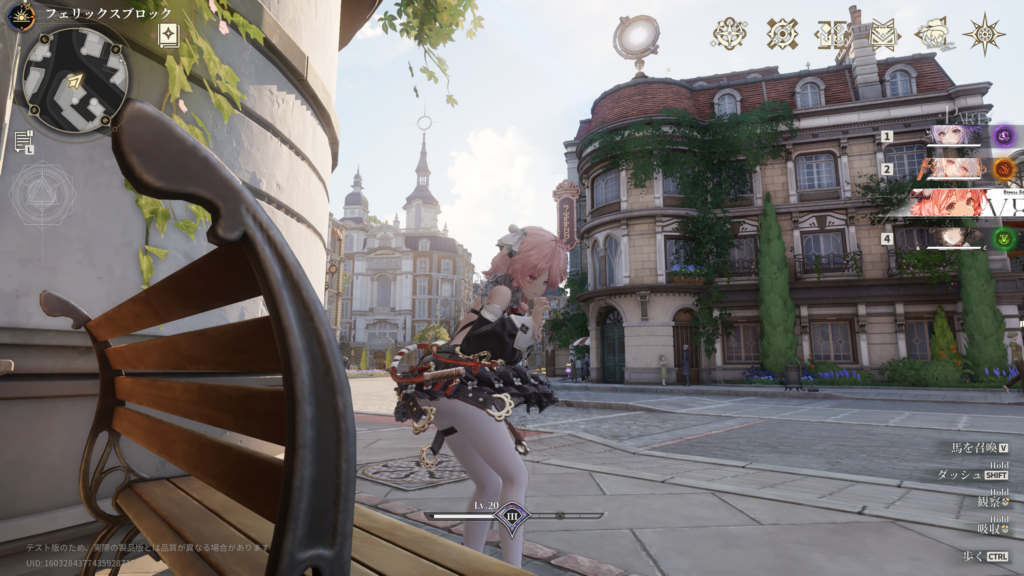Open the eight-pointed compass star menu

pyautogui.click(x=984, y=34)
